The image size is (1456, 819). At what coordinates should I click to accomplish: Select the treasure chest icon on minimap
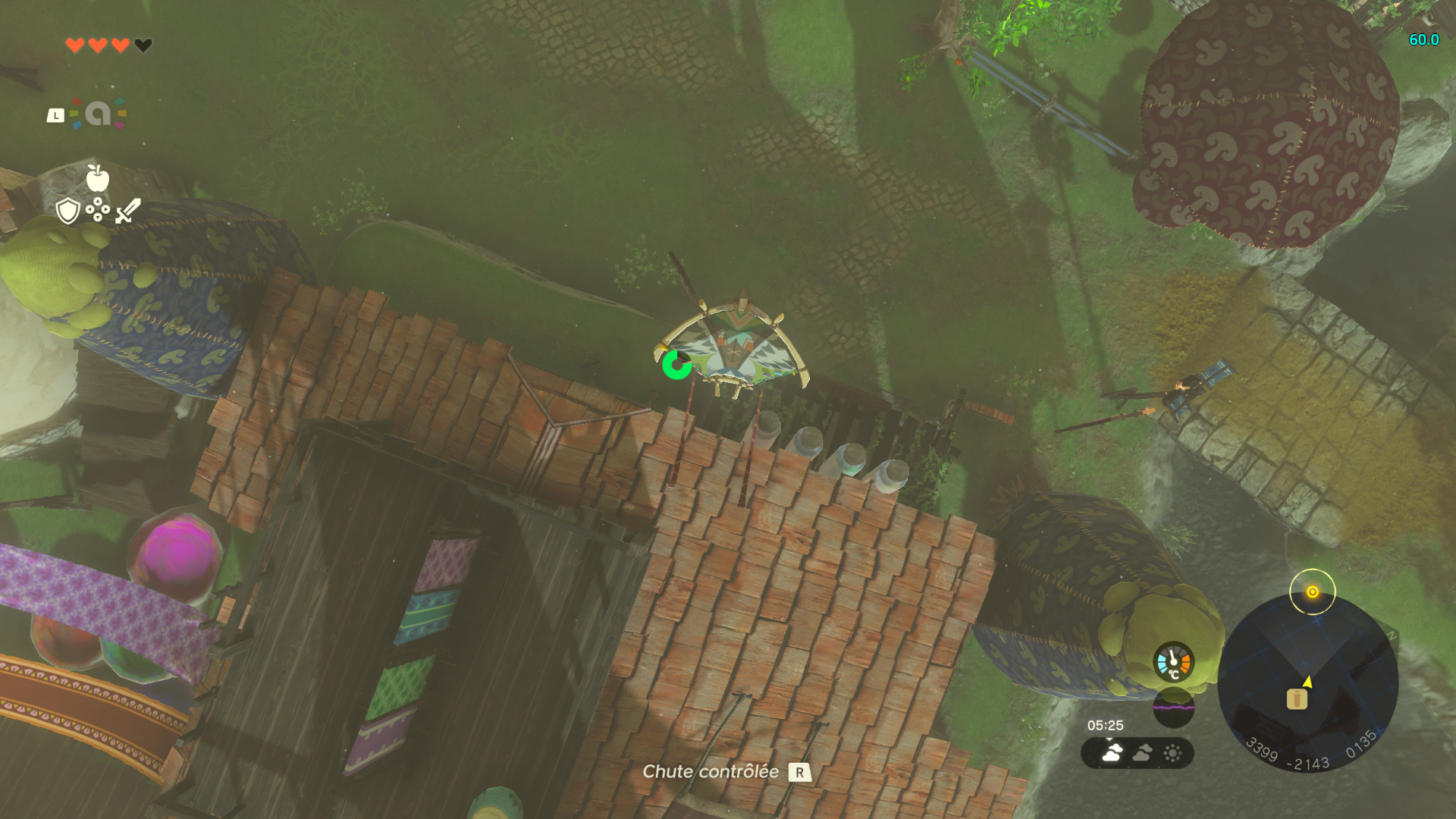[1297, 698]
